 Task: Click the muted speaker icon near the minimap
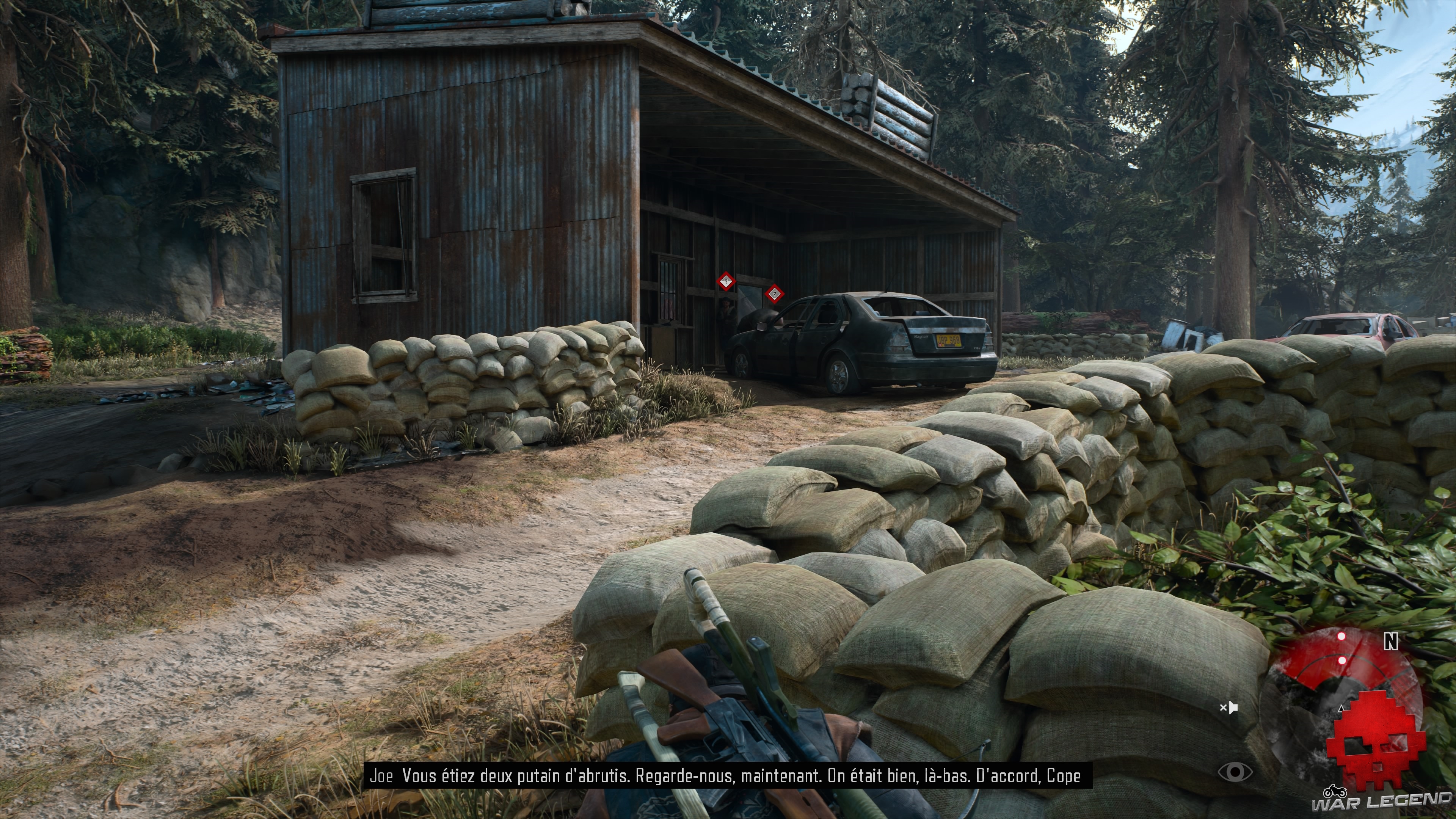tap(1229, 708)
